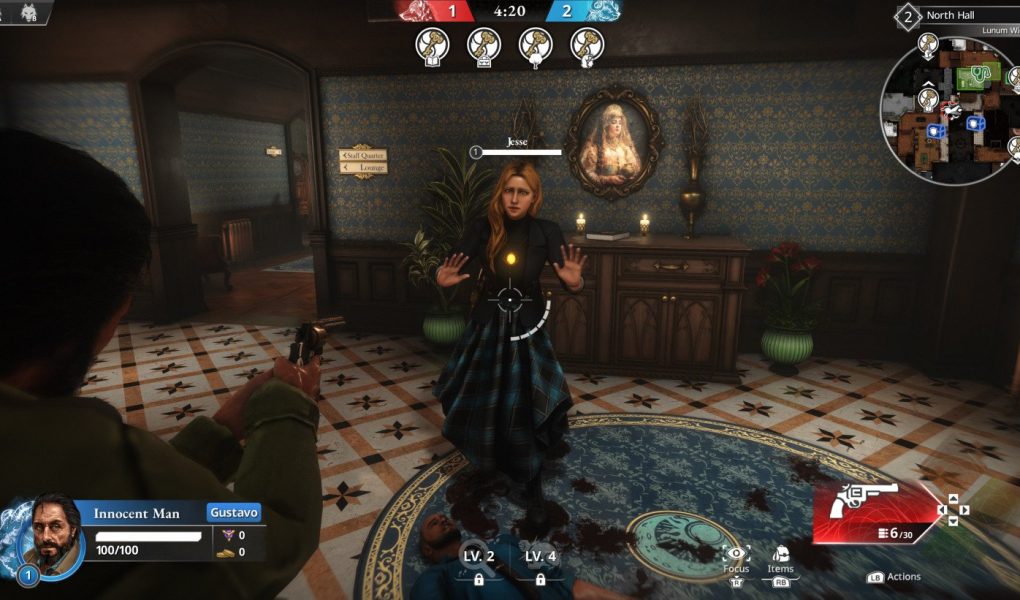Click the blue ram team emblem
The image size is (1020, 600).
603,11
